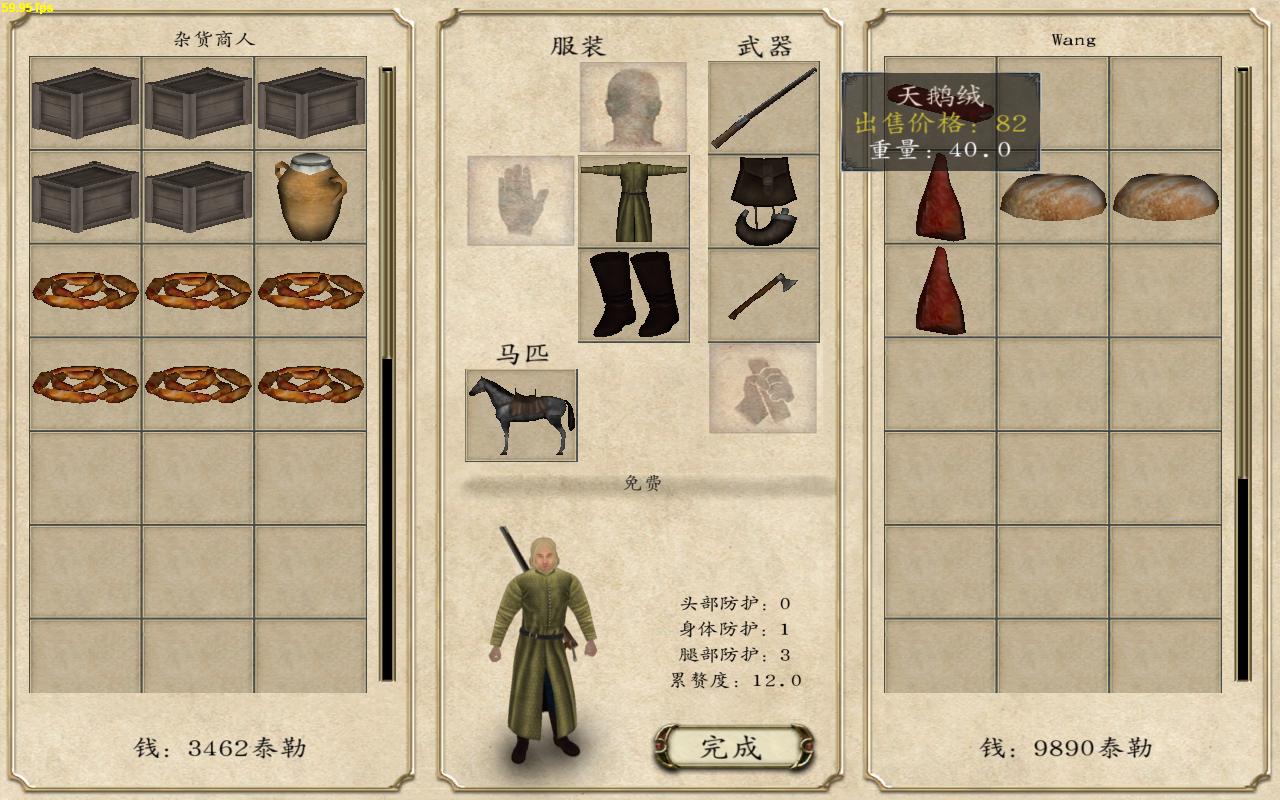Select the ammo pouch and powder horn slot

(x=764, y=201)
